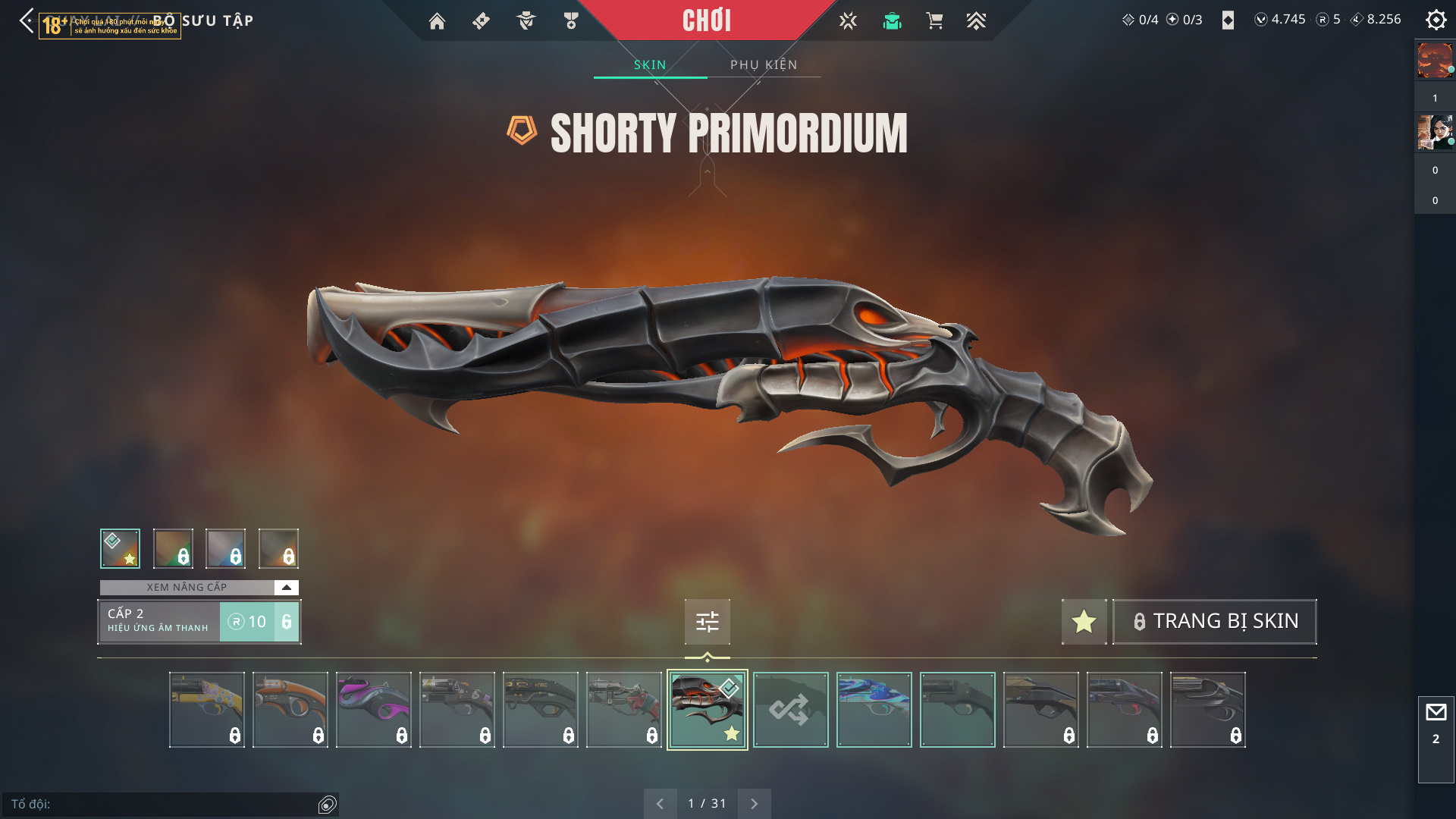Unlock the Cấp 2 sound effect upgrade
The image size is (1456, 819).
(259, 622)
